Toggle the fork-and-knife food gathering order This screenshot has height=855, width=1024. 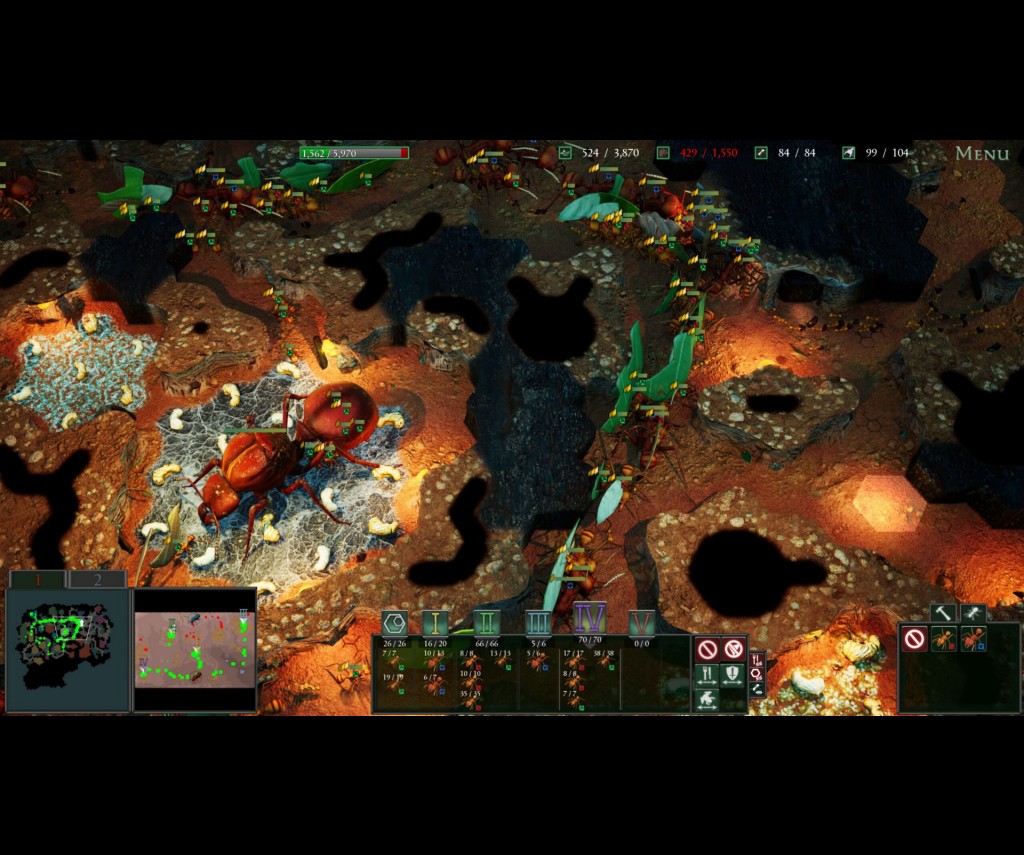[x=707, y=675]
